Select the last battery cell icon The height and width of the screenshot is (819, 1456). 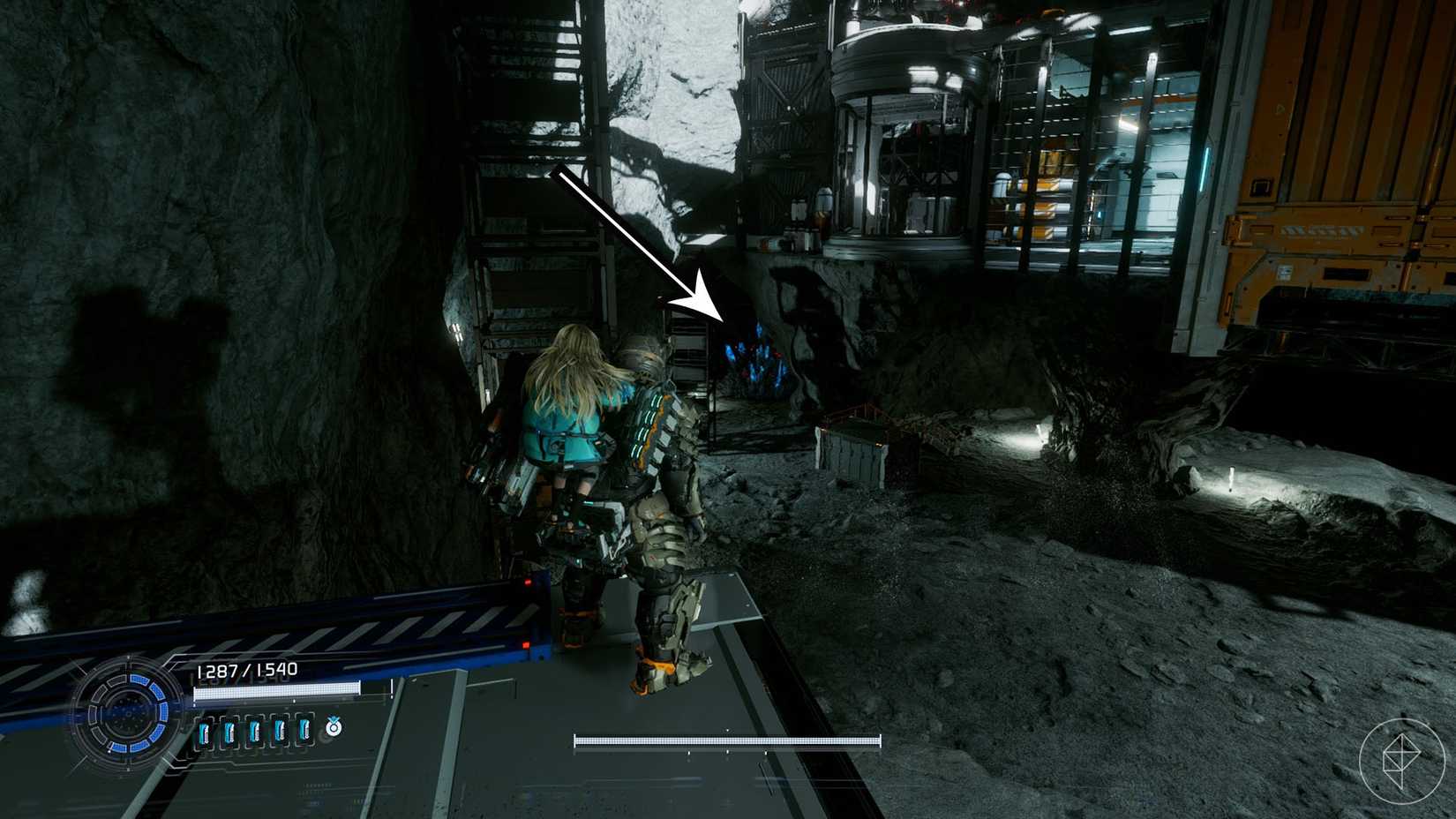(x=304, y=731)
